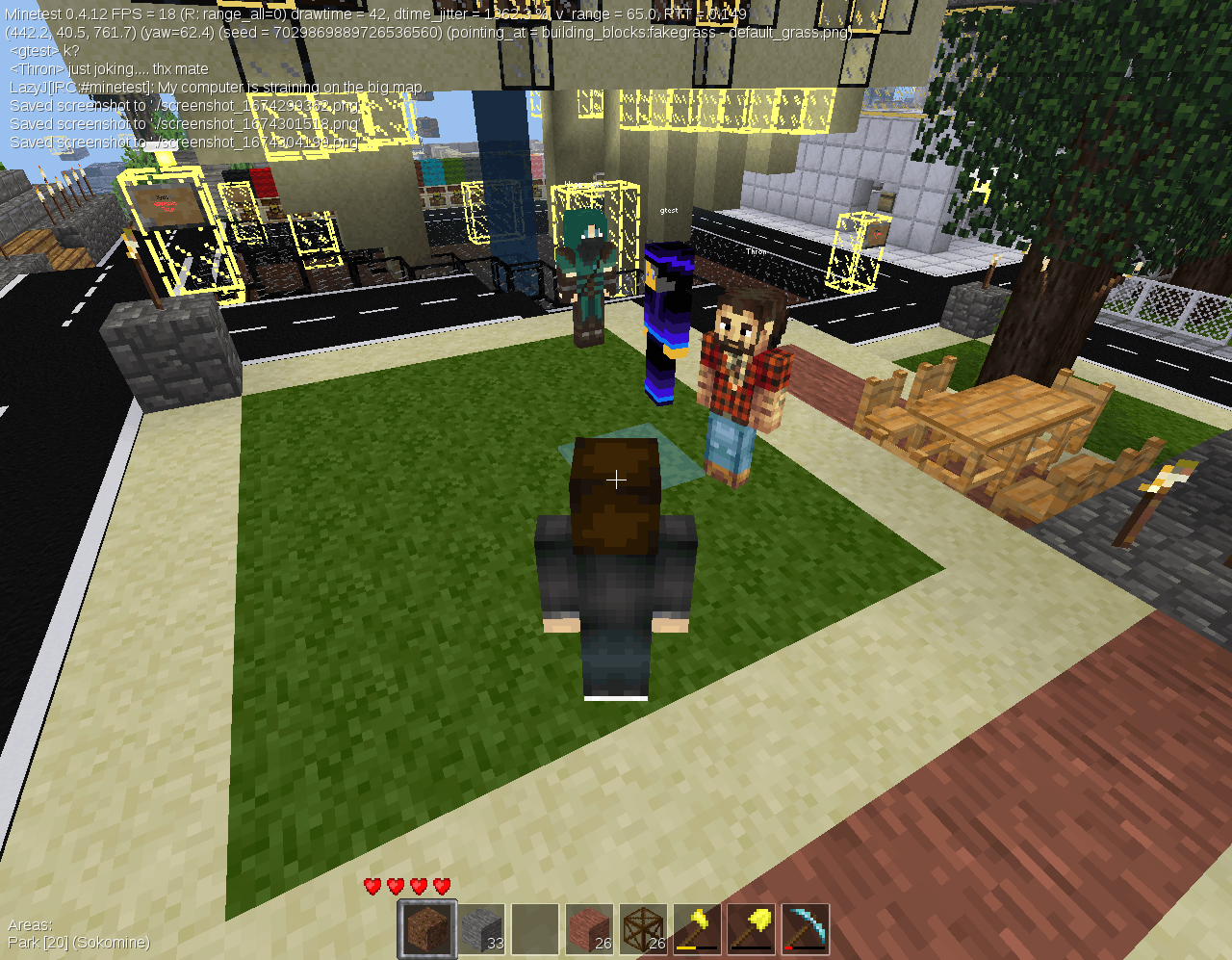Click the Thron player nametag
The image size is (1232, 960).
pos(757,250)
